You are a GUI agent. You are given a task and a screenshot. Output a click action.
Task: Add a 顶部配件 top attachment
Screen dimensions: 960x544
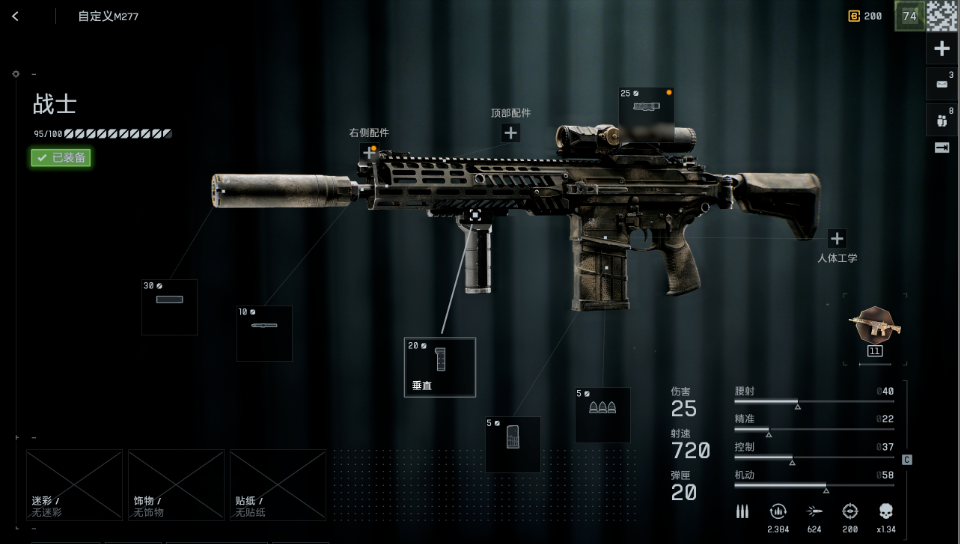point(510,132)
